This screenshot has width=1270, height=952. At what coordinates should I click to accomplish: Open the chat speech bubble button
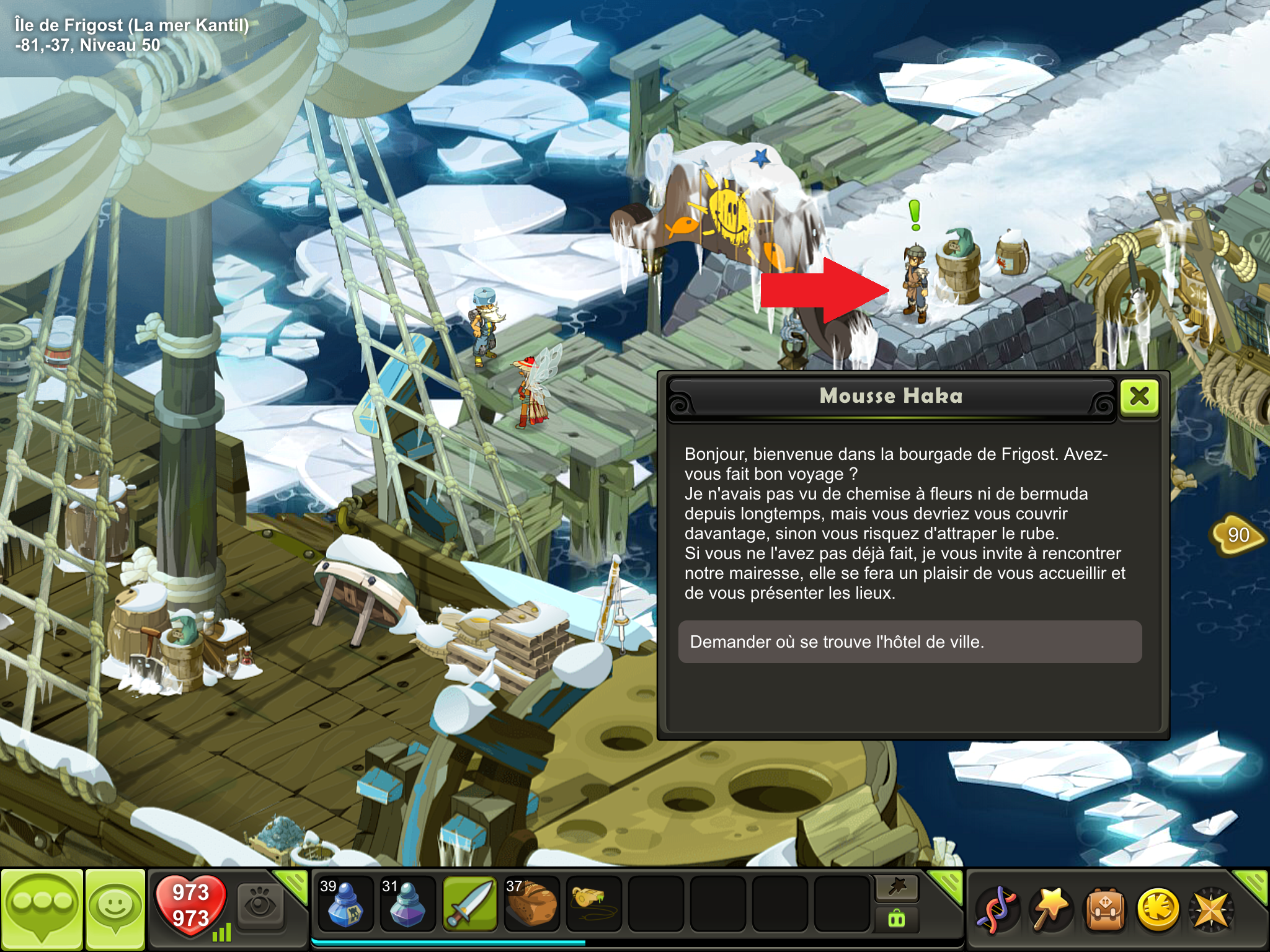(42, 909)
